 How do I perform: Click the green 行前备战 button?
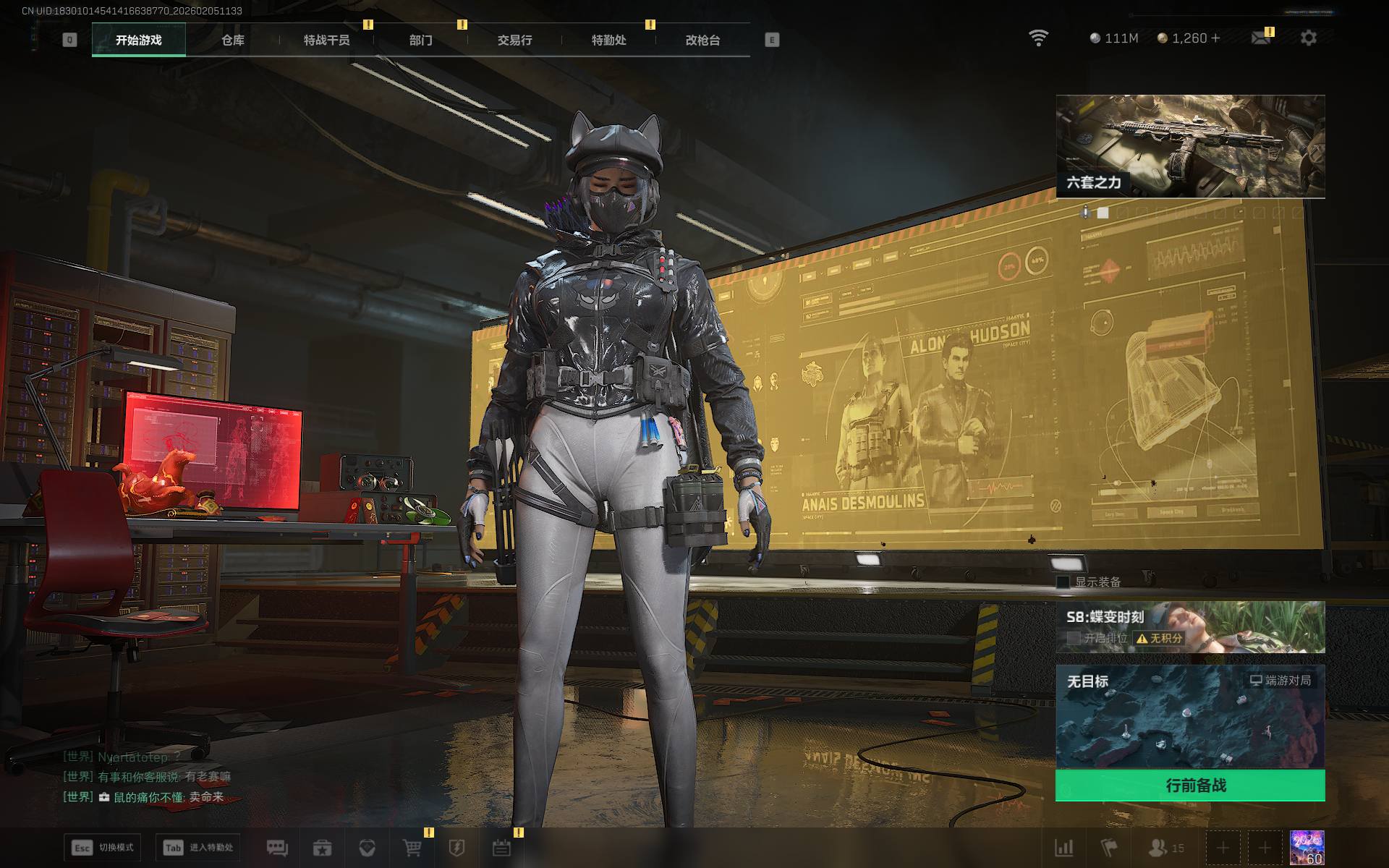click(x=1190, y=786)
